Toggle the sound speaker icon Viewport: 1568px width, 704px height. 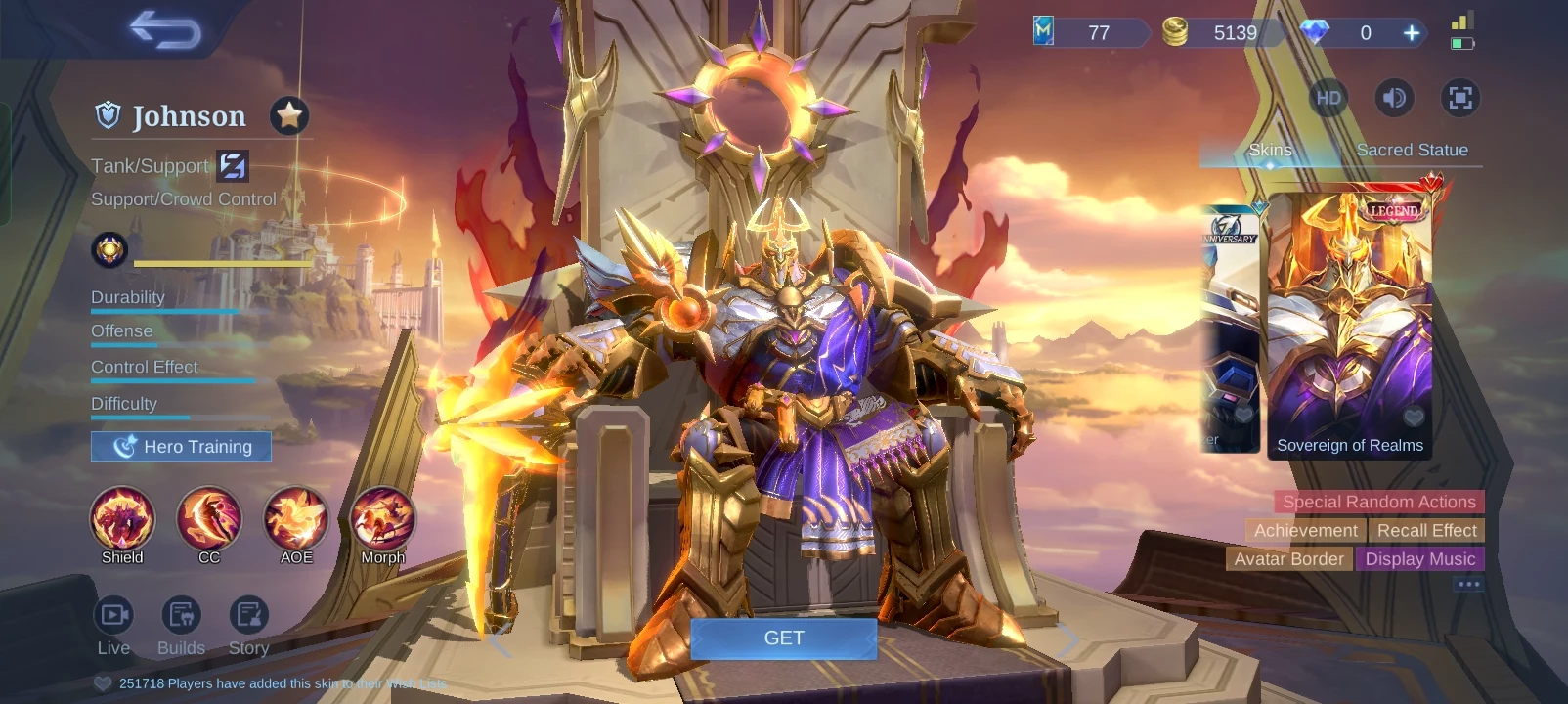pos(1394,98)
